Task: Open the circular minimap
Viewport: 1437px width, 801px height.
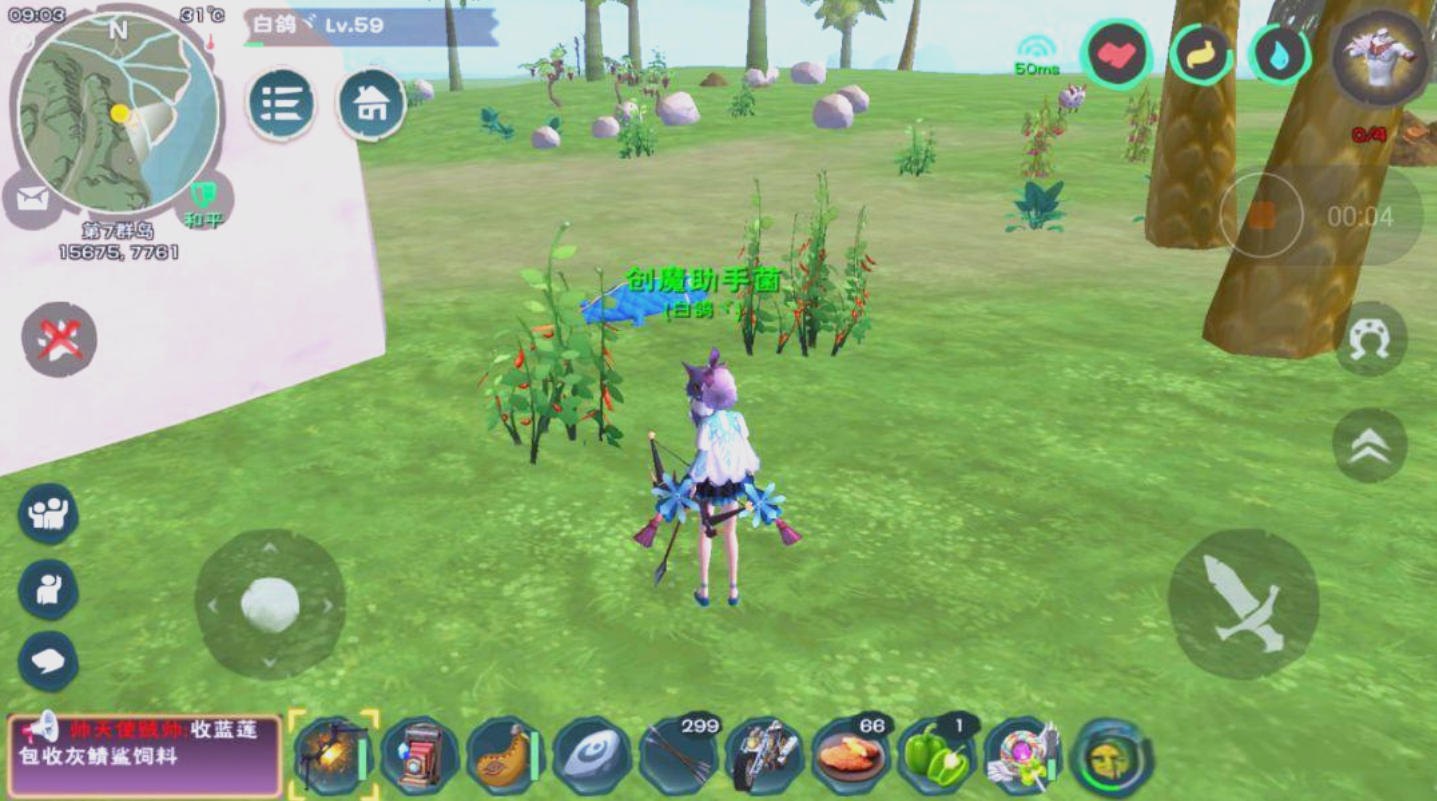Action: (x=118, y=112)
